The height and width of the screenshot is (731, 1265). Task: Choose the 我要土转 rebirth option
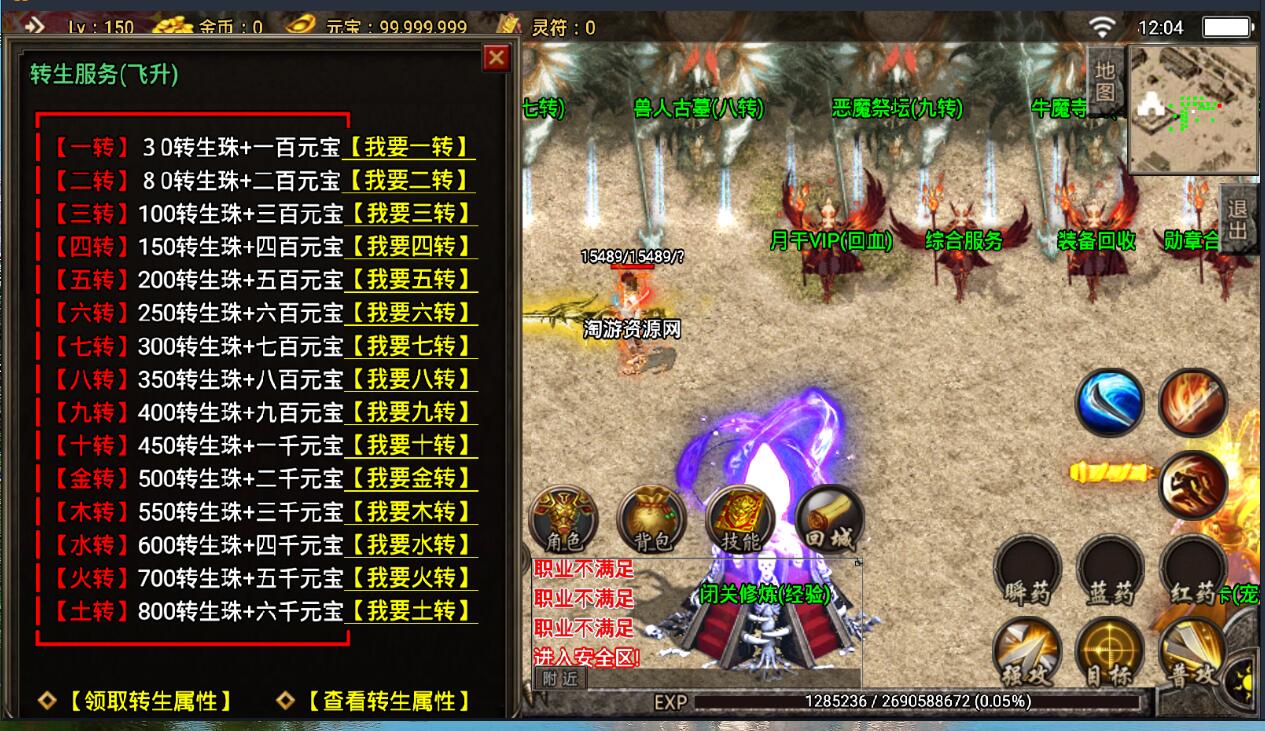pos(411,610)
